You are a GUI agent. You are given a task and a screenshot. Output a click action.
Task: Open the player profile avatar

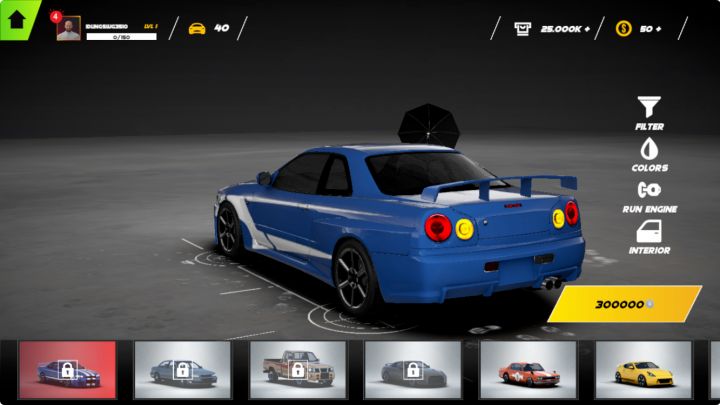pos(68,29)
